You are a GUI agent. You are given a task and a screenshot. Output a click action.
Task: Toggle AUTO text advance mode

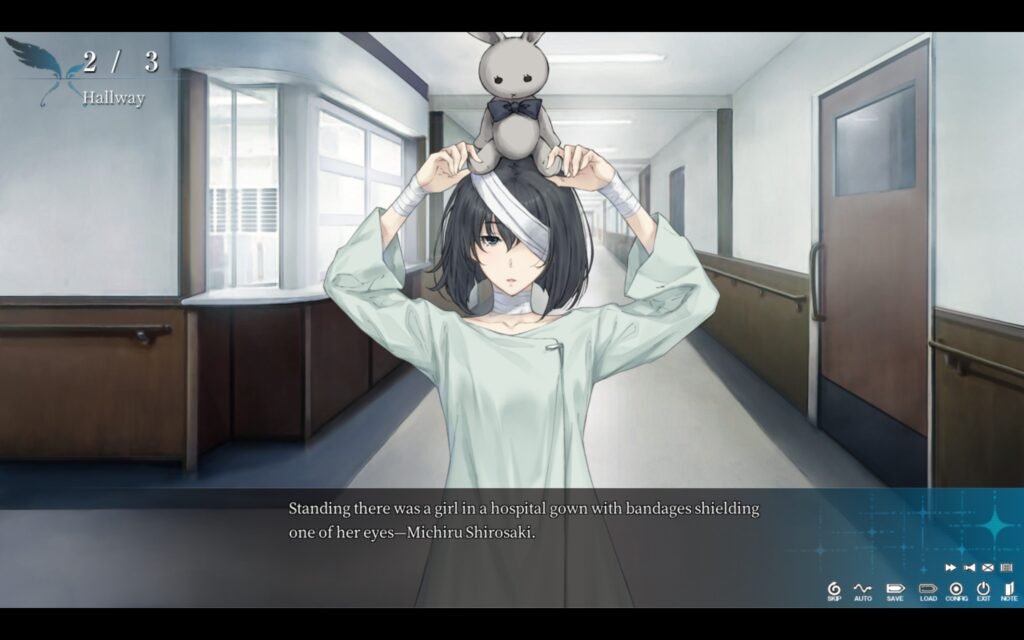[x=863, y=590]
